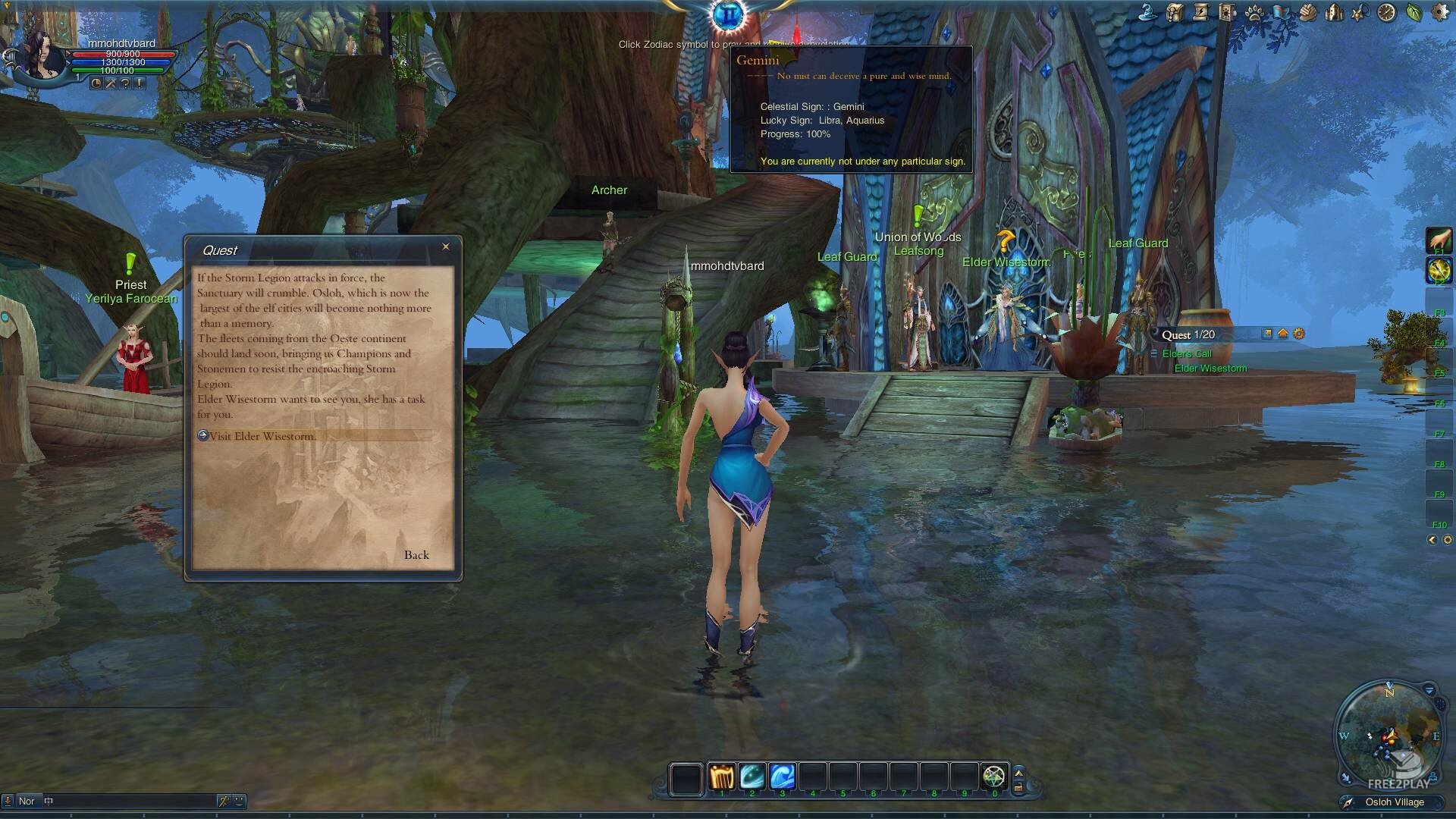Open the wizard hat menu icon
This screenshot has width=1456, height=819.
coord(1148,12)
